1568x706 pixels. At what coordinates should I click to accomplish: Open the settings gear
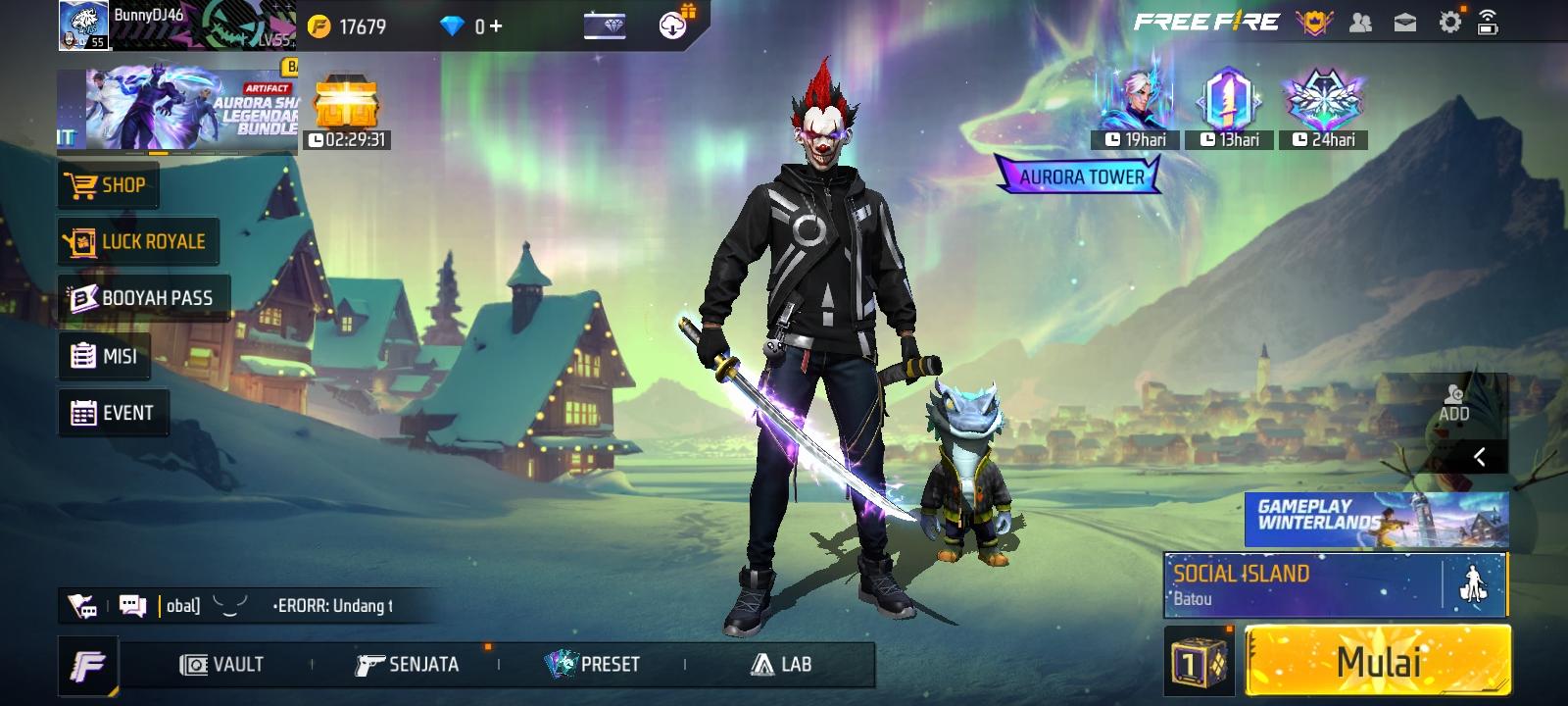pos(1449,23)
